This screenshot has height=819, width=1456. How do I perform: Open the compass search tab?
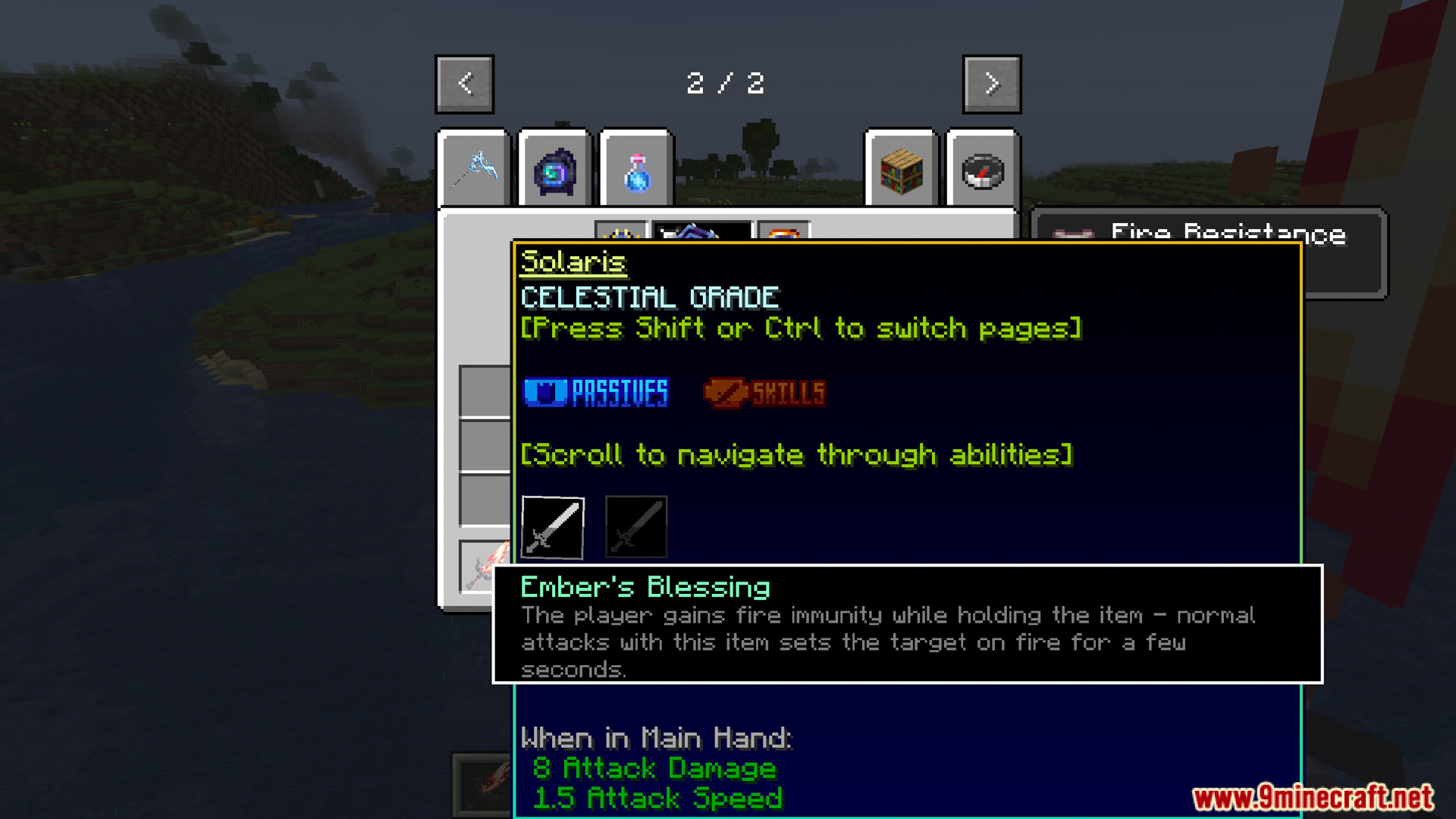(x=982, y=168)
